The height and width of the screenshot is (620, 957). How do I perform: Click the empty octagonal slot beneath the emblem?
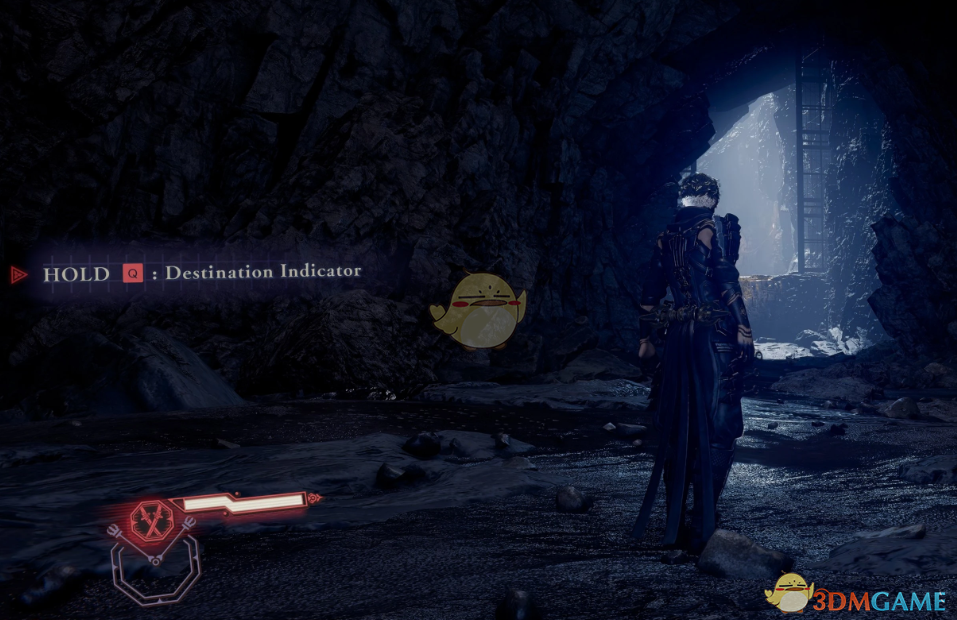click(x=155, y=570)
